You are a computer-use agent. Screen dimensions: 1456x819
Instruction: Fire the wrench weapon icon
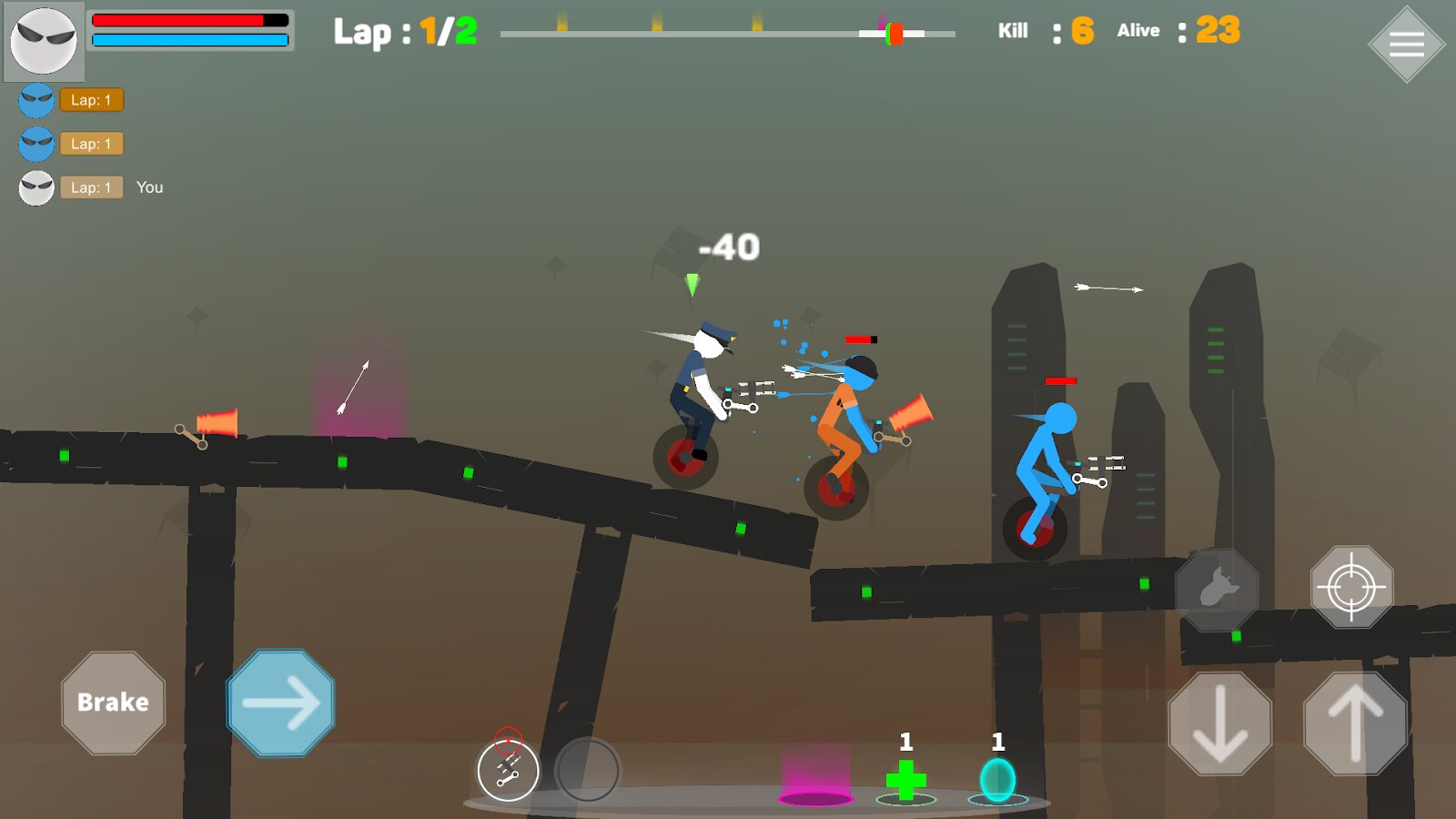[508, 770]
